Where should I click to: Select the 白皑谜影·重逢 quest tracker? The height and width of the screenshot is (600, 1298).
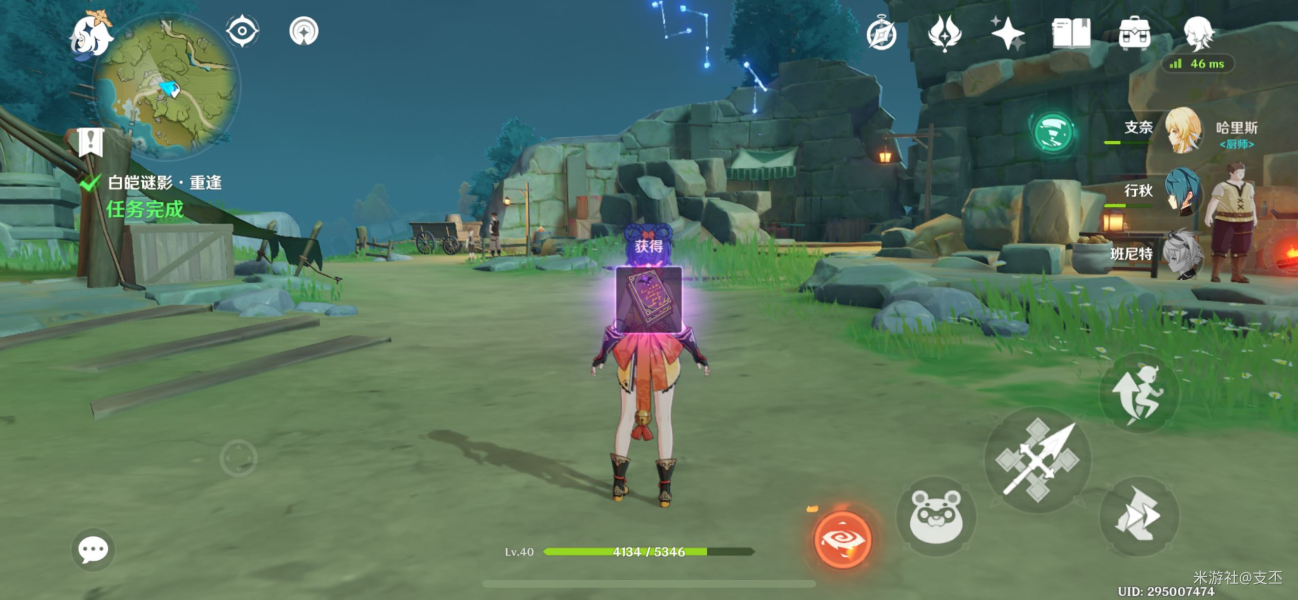click(x=165, y=183)
